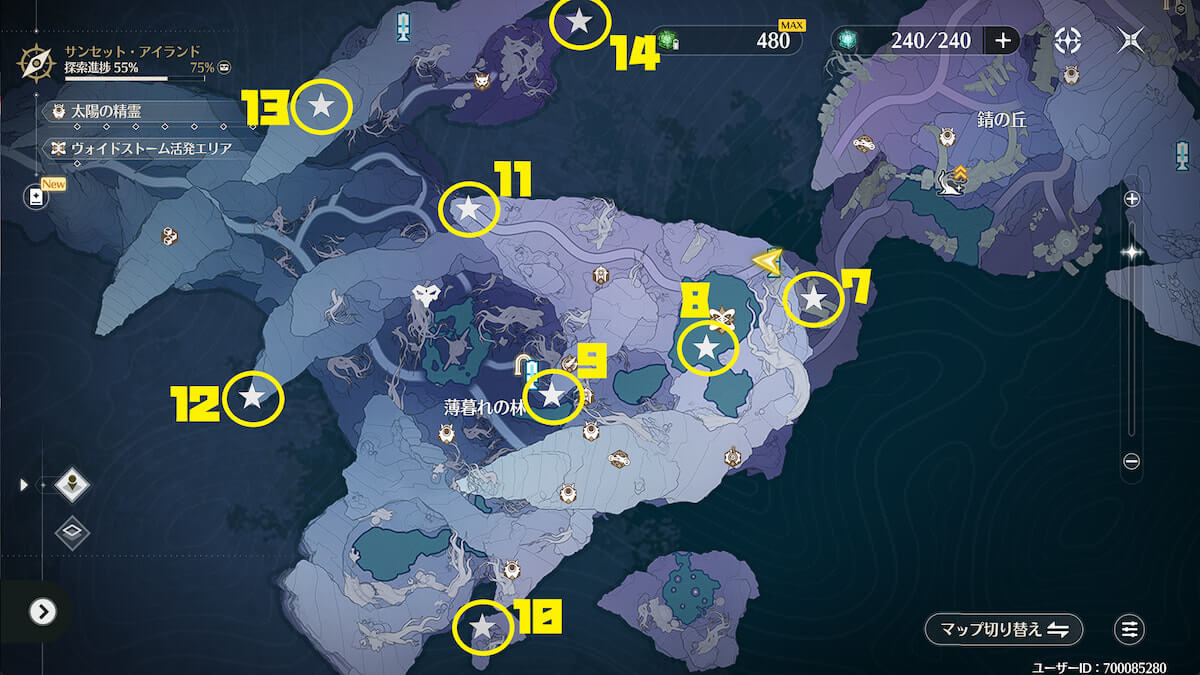Choose the map pin diamond layer button

point(72,486)
